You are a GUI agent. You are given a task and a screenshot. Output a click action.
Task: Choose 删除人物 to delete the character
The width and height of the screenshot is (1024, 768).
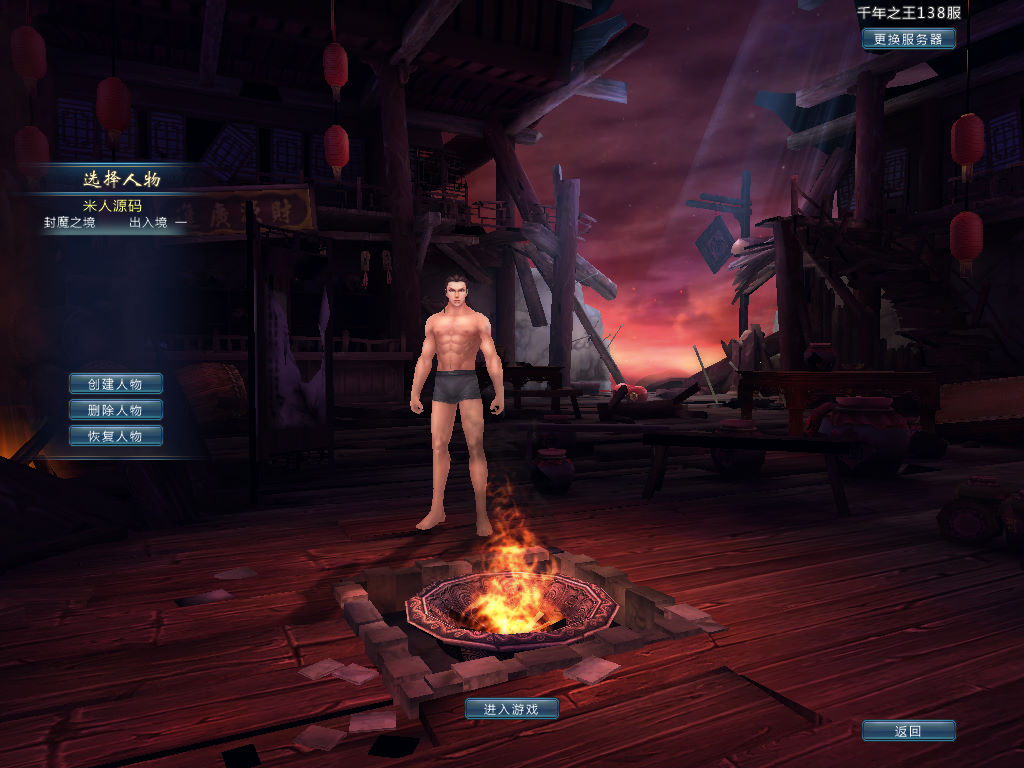[115, 410]
